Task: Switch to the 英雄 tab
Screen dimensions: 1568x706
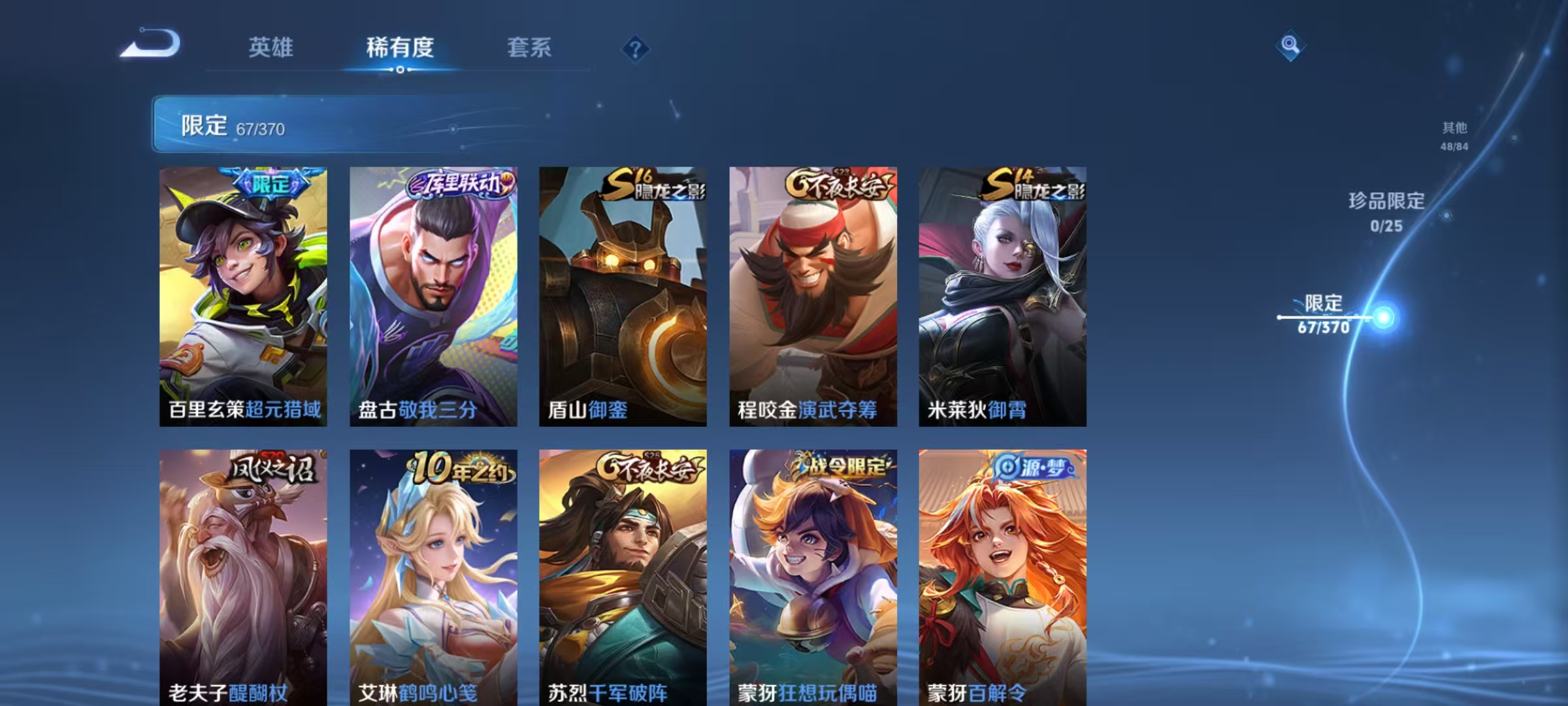Action: tap(272, 46)
